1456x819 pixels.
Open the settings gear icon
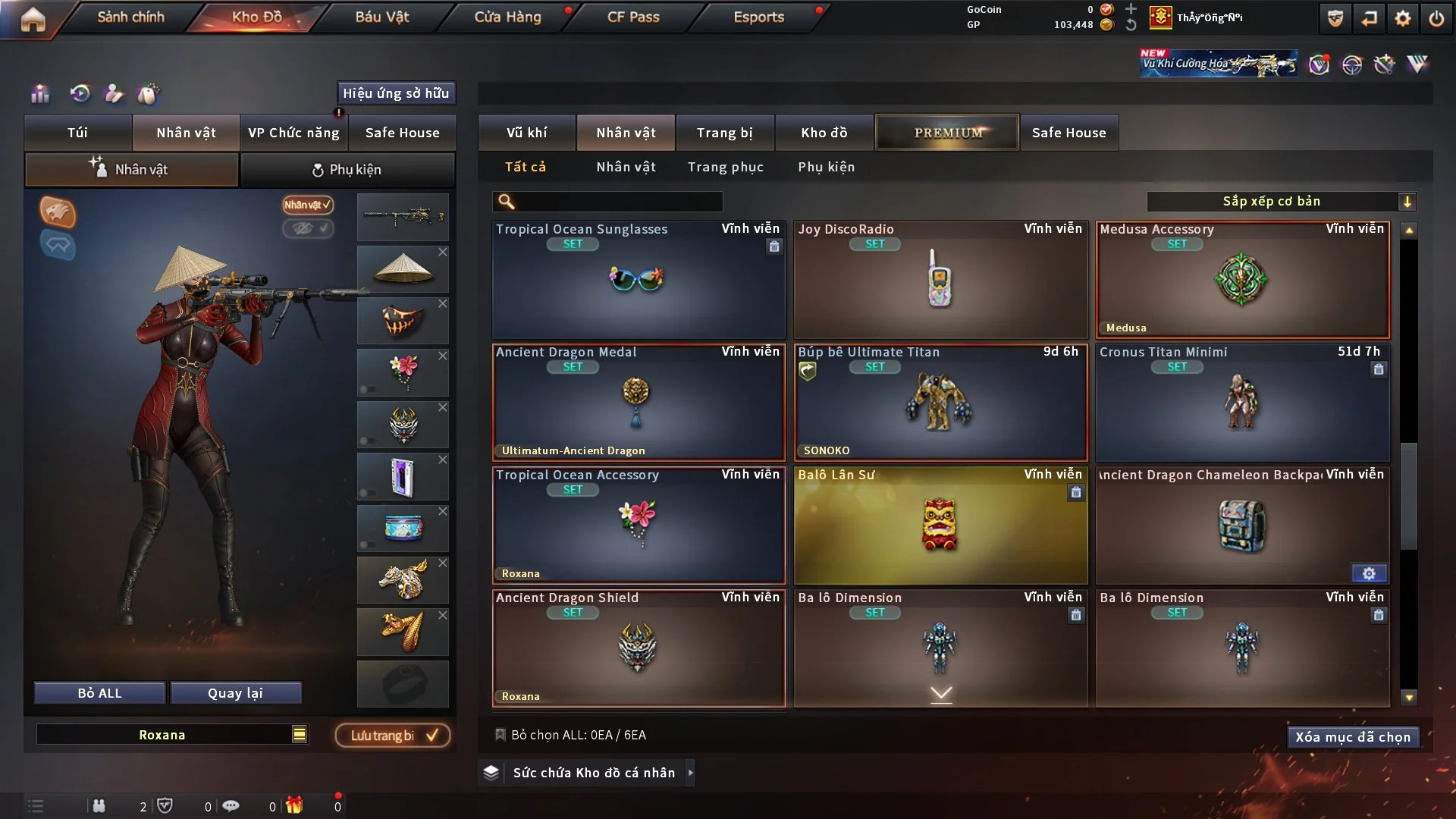pos(1403,18)
